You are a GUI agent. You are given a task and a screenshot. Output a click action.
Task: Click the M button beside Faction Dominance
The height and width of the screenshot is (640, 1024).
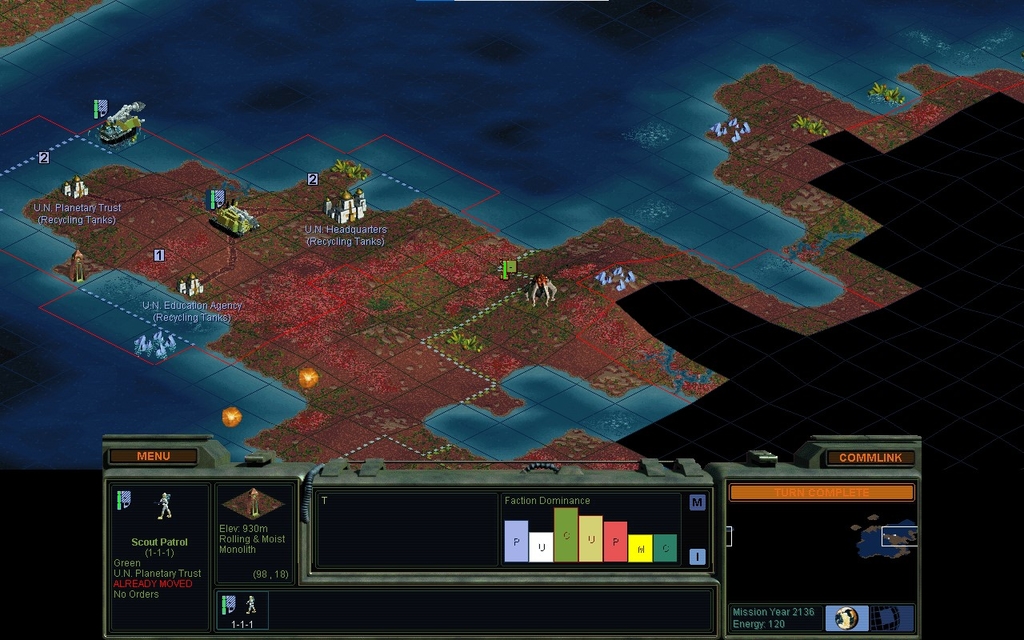(697, 502)
